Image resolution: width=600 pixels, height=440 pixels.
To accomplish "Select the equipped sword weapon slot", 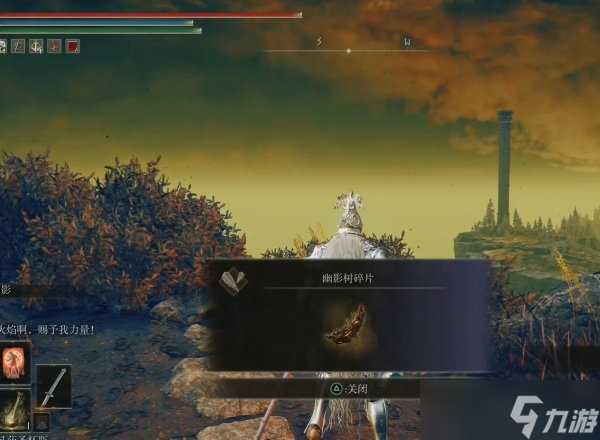I will click(x=53, y=385).
